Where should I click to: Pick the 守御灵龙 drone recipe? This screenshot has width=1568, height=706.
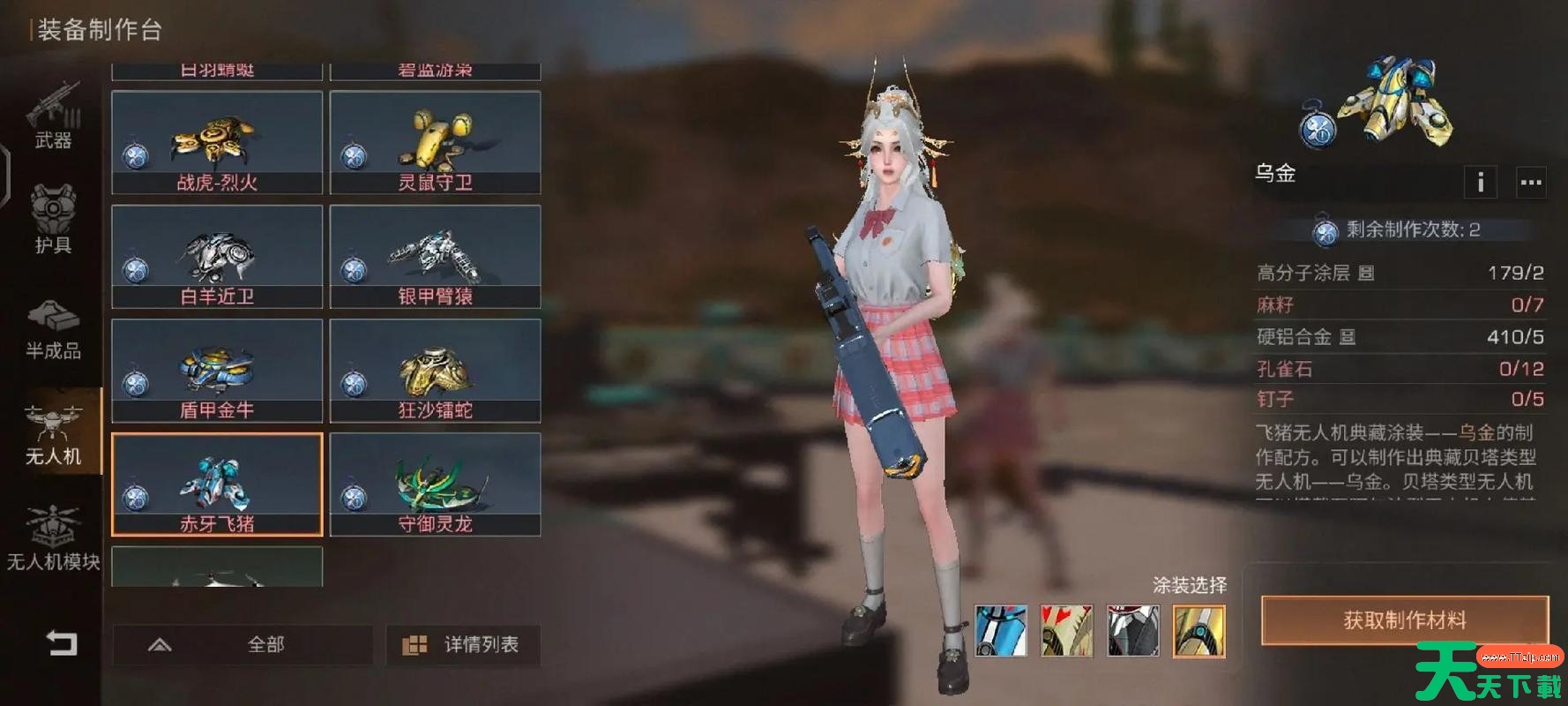435,484
